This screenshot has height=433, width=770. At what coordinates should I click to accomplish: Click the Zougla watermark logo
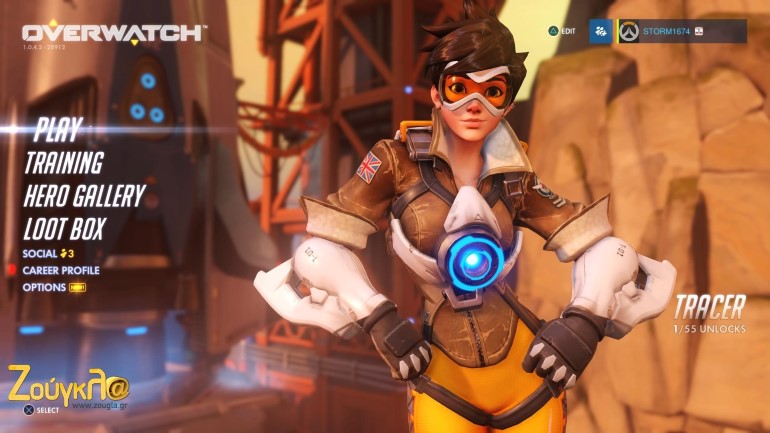[68, 383]
